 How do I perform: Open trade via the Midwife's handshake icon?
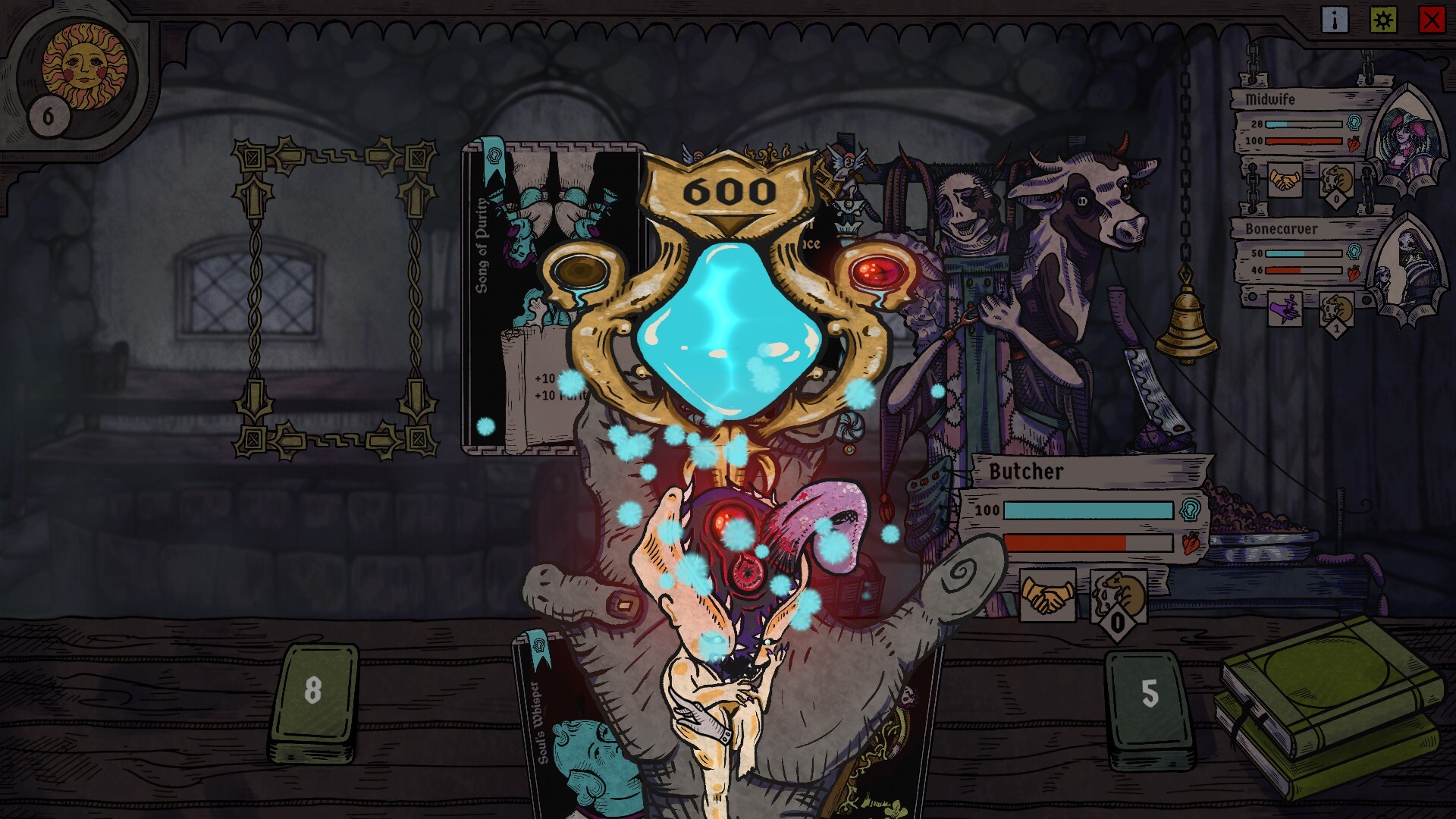tap(1286, 180)
